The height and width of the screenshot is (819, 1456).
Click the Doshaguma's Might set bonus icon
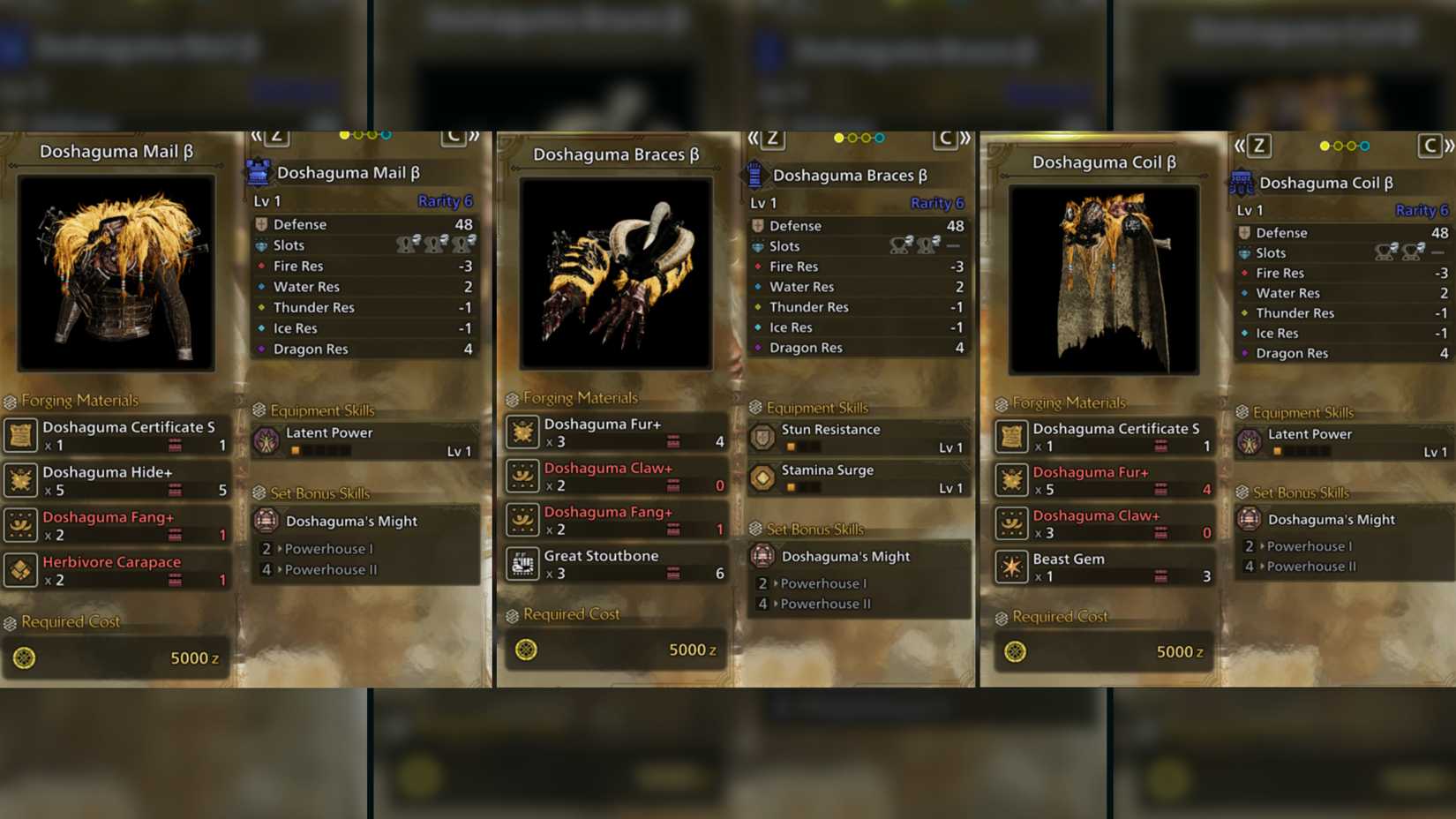click(265, 521)
